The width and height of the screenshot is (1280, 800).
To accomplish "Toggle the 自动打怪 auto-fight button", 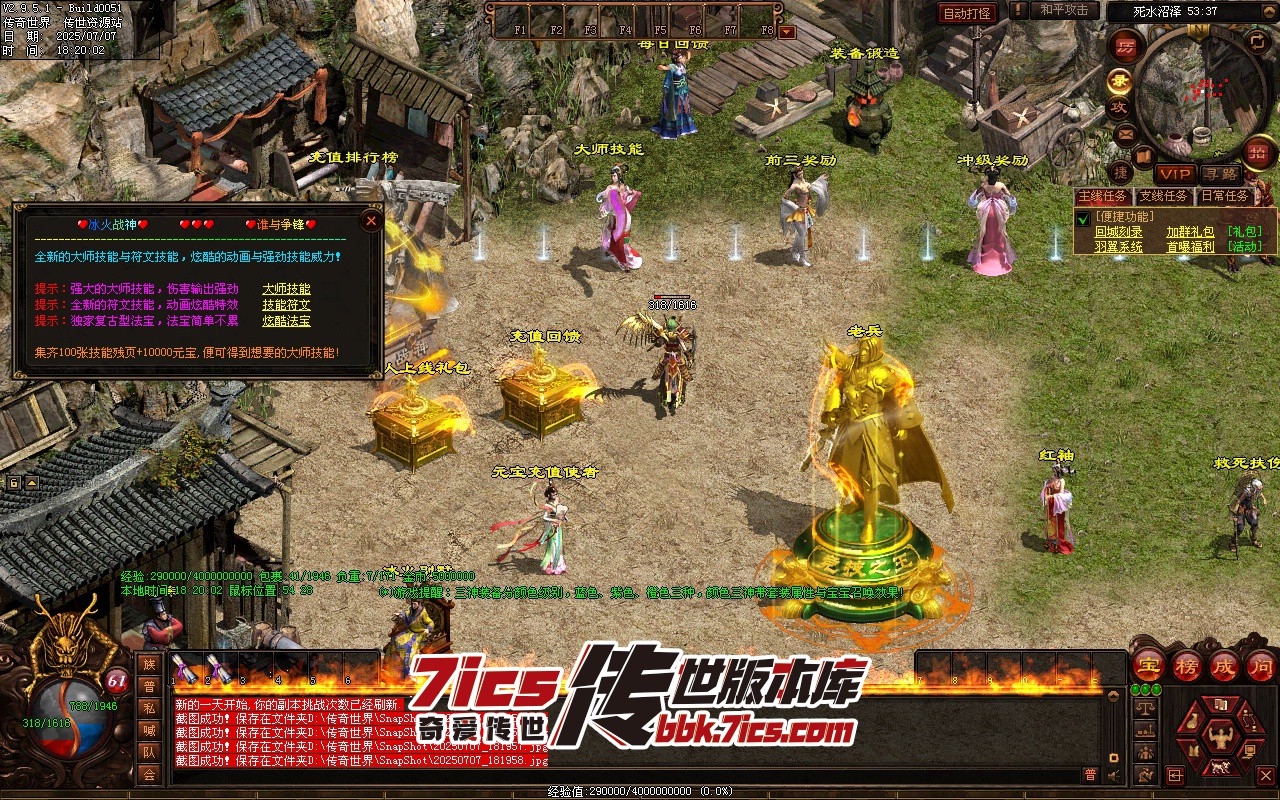I will (967, 13).
